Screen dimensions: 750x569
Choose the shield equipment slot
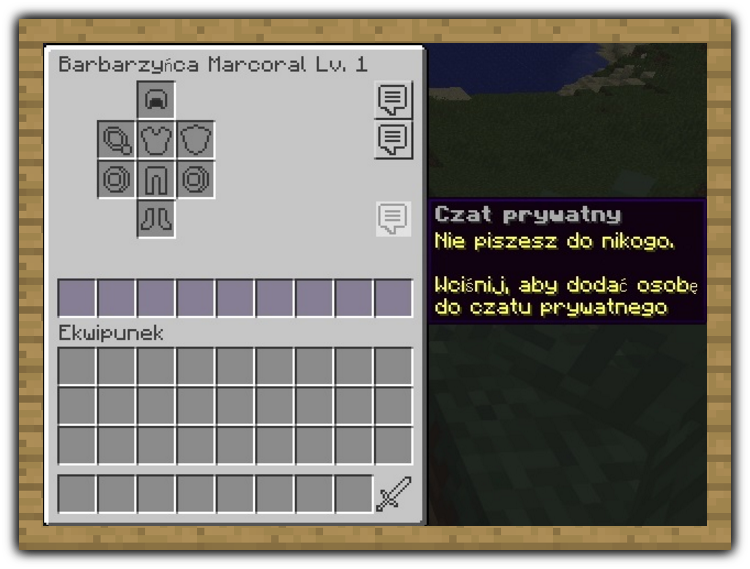tap(196, 139)
